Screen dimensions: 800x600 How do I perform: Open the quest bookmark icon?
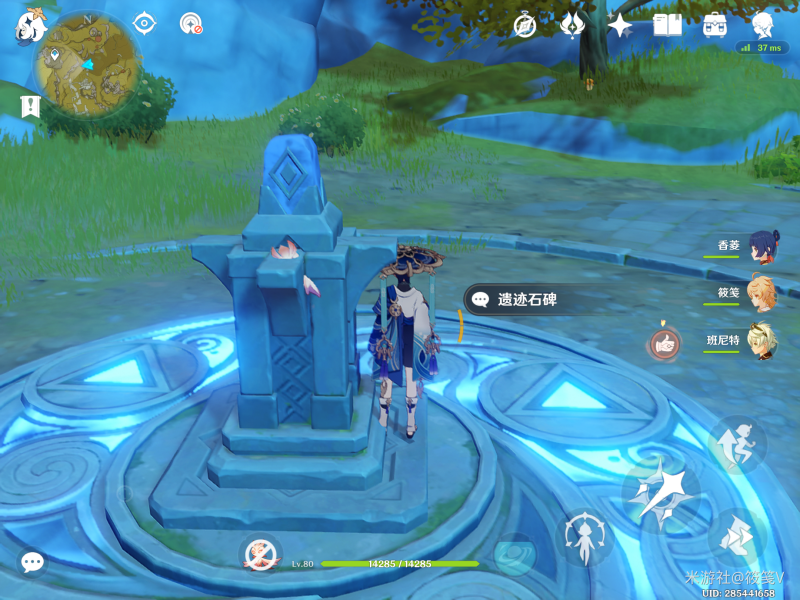[x=29, y=105]
